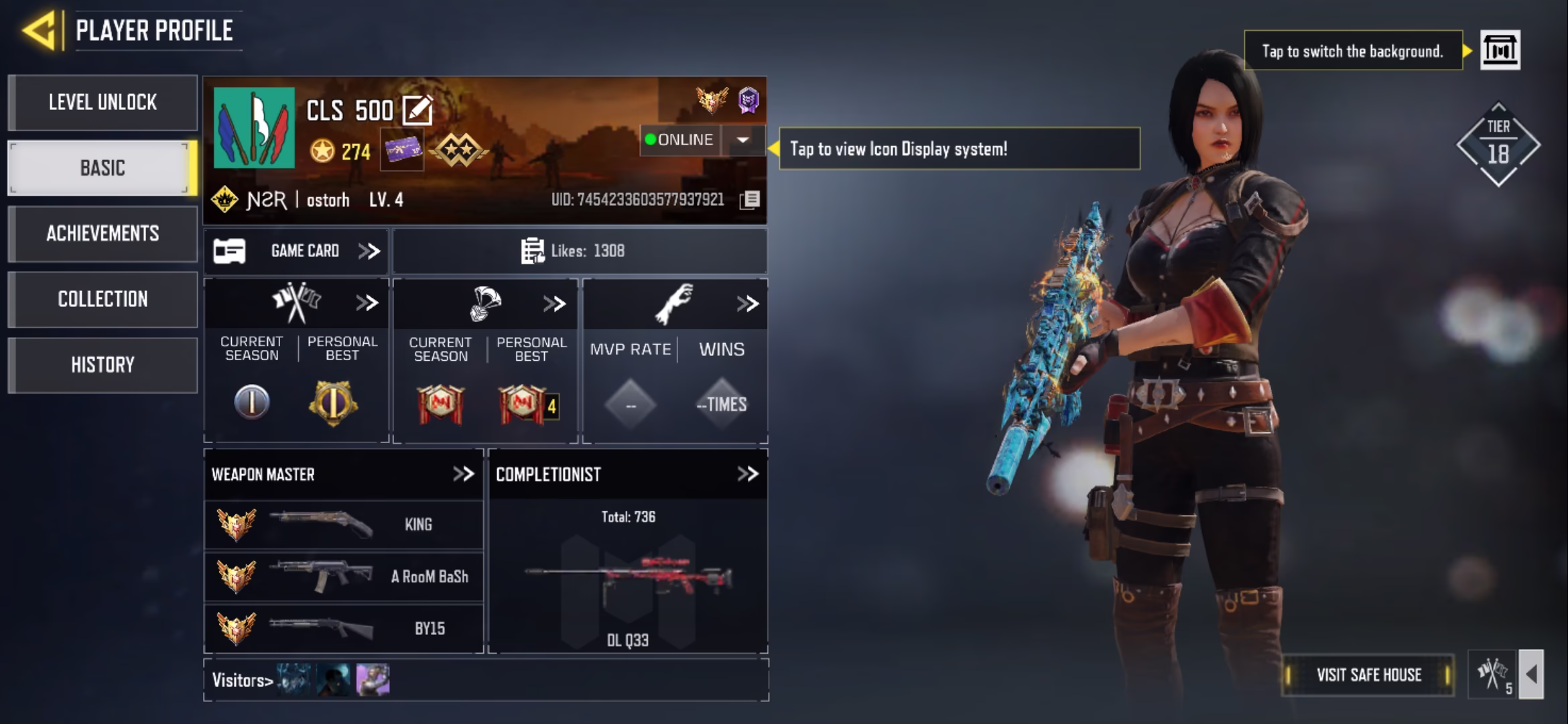1568x724 pixels.
Task: Expand the Completionist section
Action: 747,474
